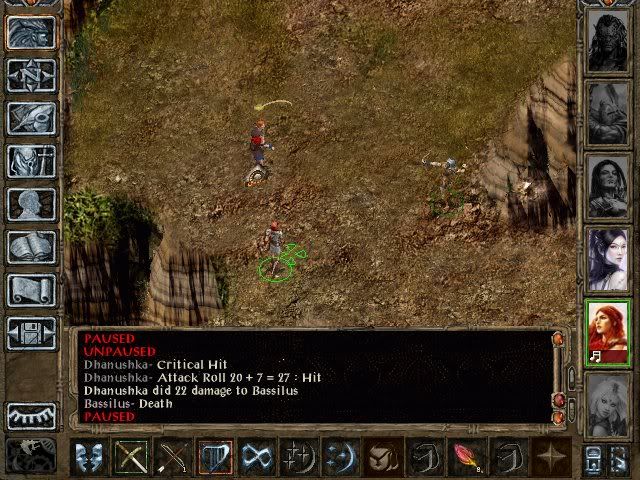The height and width of the screenshot is (480, 640).
Task: Open the journal with the quill icon
Action: 30,118
